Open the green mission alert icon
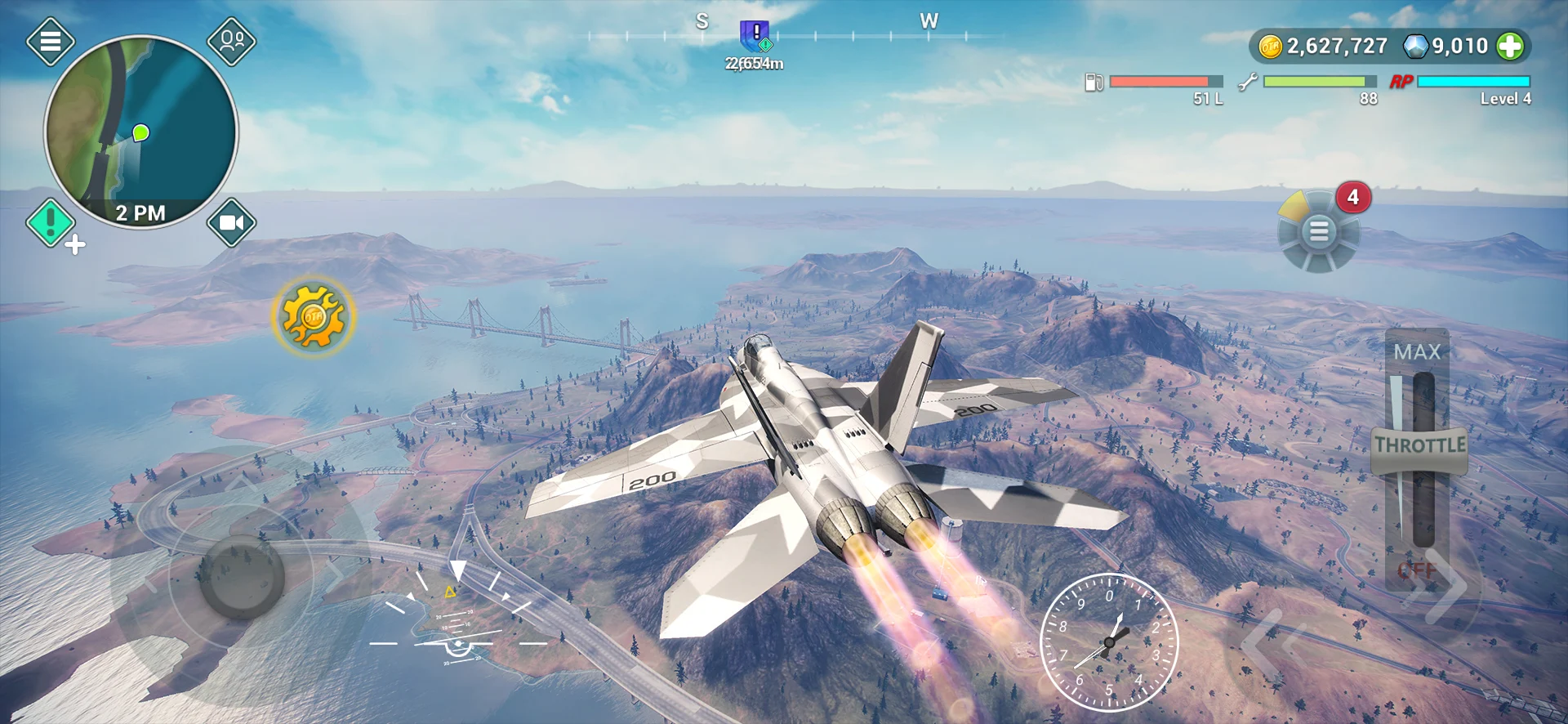 pyautogui.click(x=51, y=222)
